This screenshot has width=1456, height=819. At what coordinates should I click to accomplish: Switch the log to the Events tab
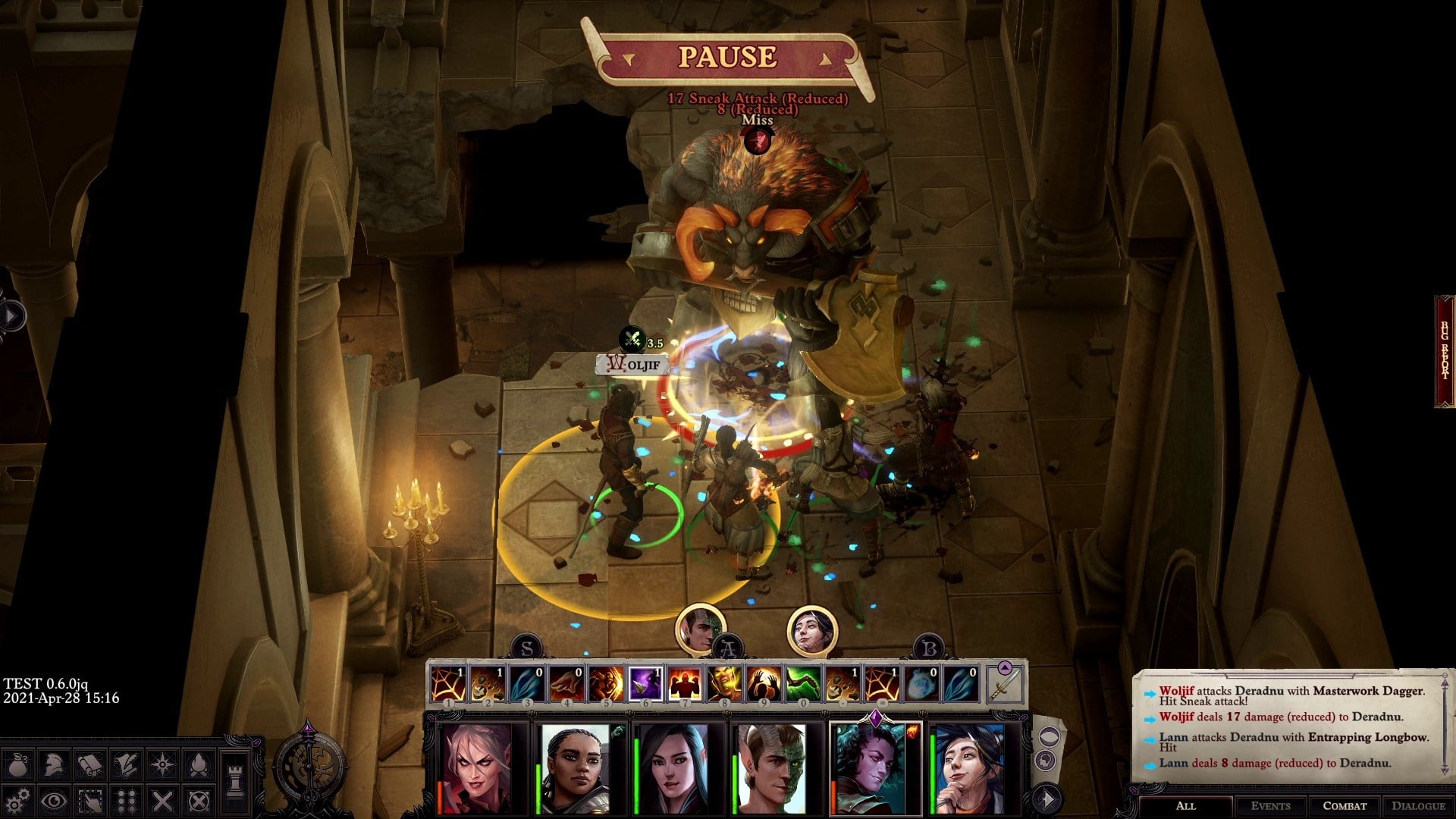[x=1270, y=806]
